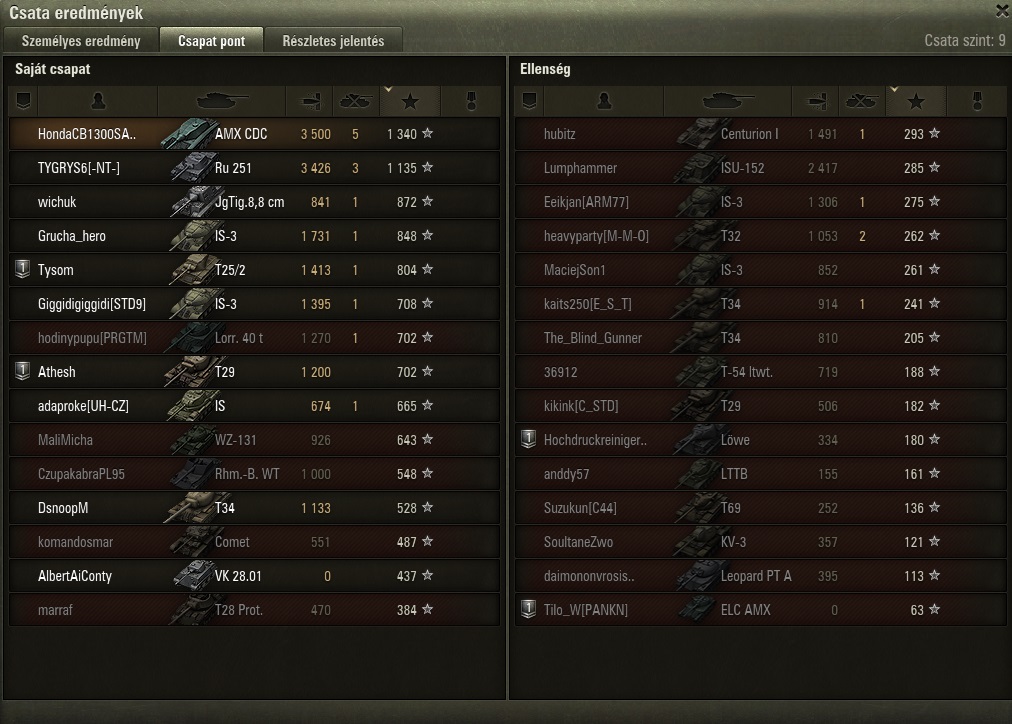The width and height of the screenshot is (1012, 724).
Task: Switch to the Személyes eredmény tab
Action: point(81,41)
